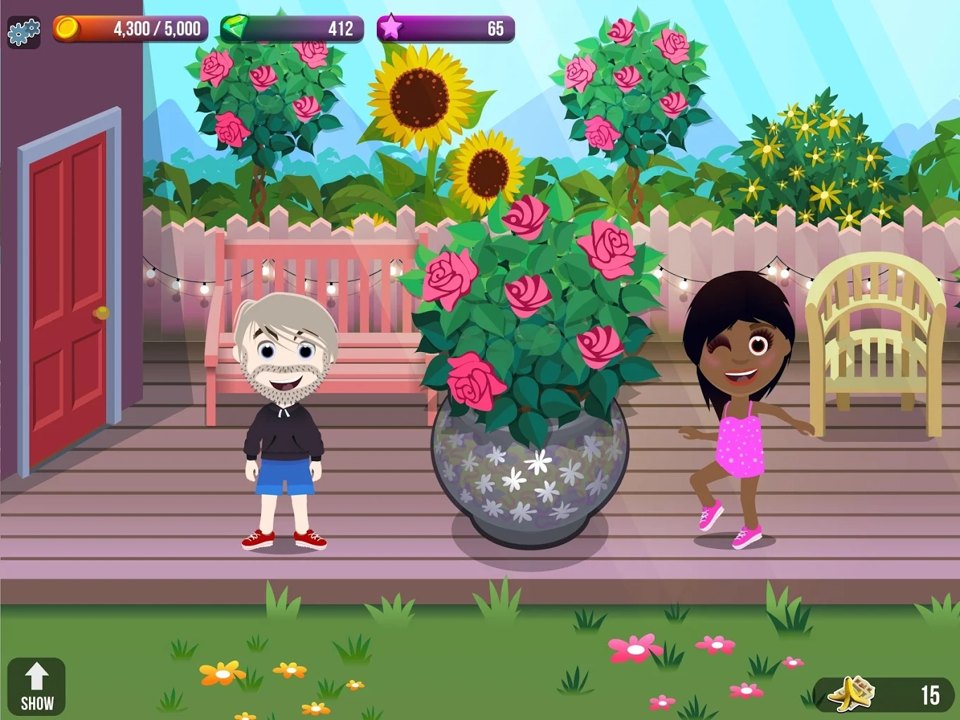Viewport: 960px width, 720px height.
Task: Tap the Show arrow button
Action: tap(37, 686)
